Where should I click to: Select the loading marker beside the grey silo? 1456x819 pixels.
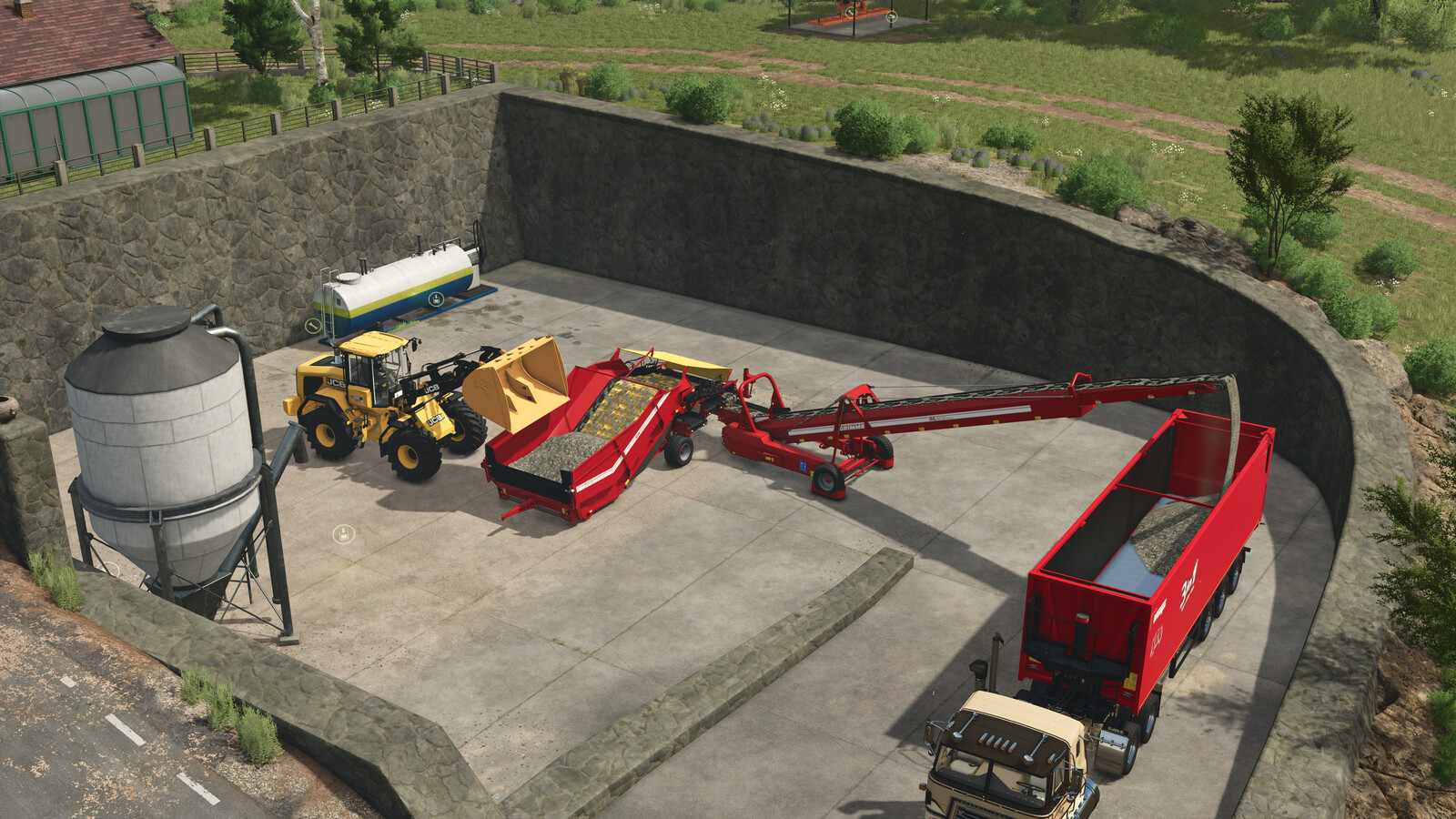343,534
